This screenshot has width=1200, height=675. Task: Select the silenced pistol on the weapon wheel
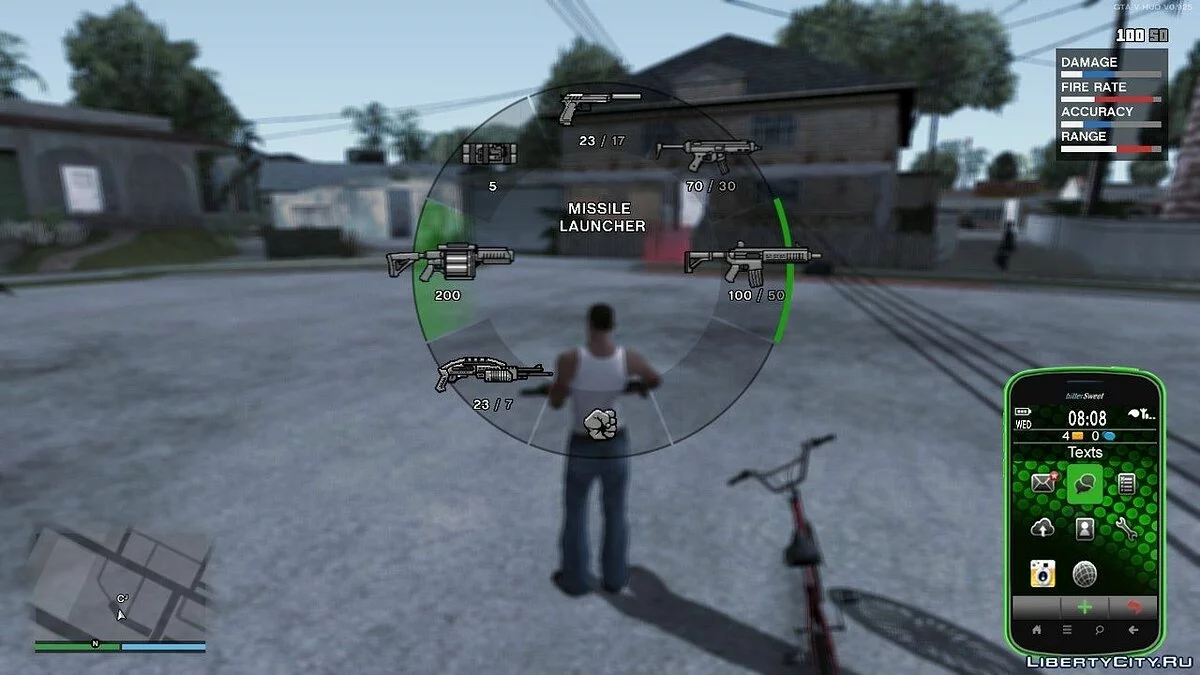[598, 107]
